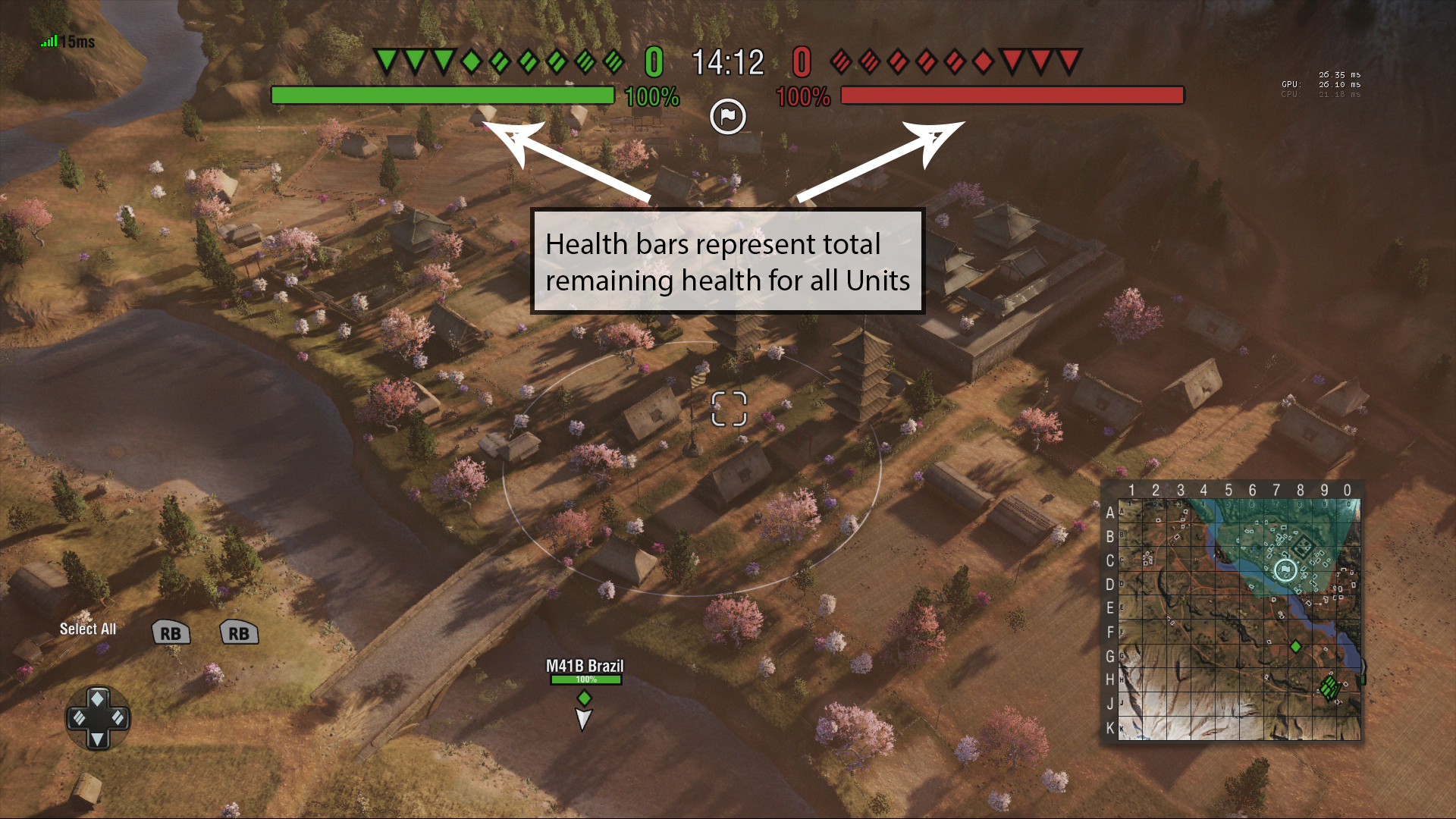Image resolution: width=1456 pixels, height=819 pixels.
Task: Click the green 100% team health bar
Action: click(444, 96)
